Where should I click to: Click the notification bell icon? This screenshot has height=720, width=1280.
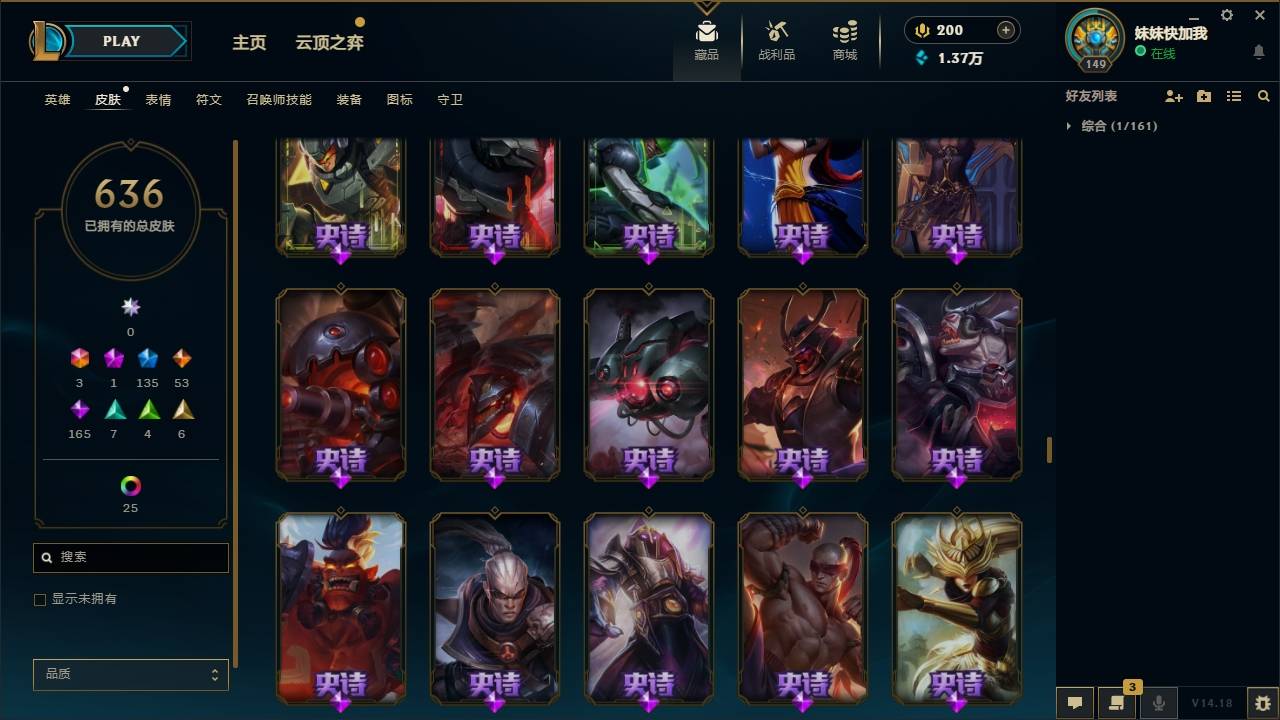[x=1258, y=52]
